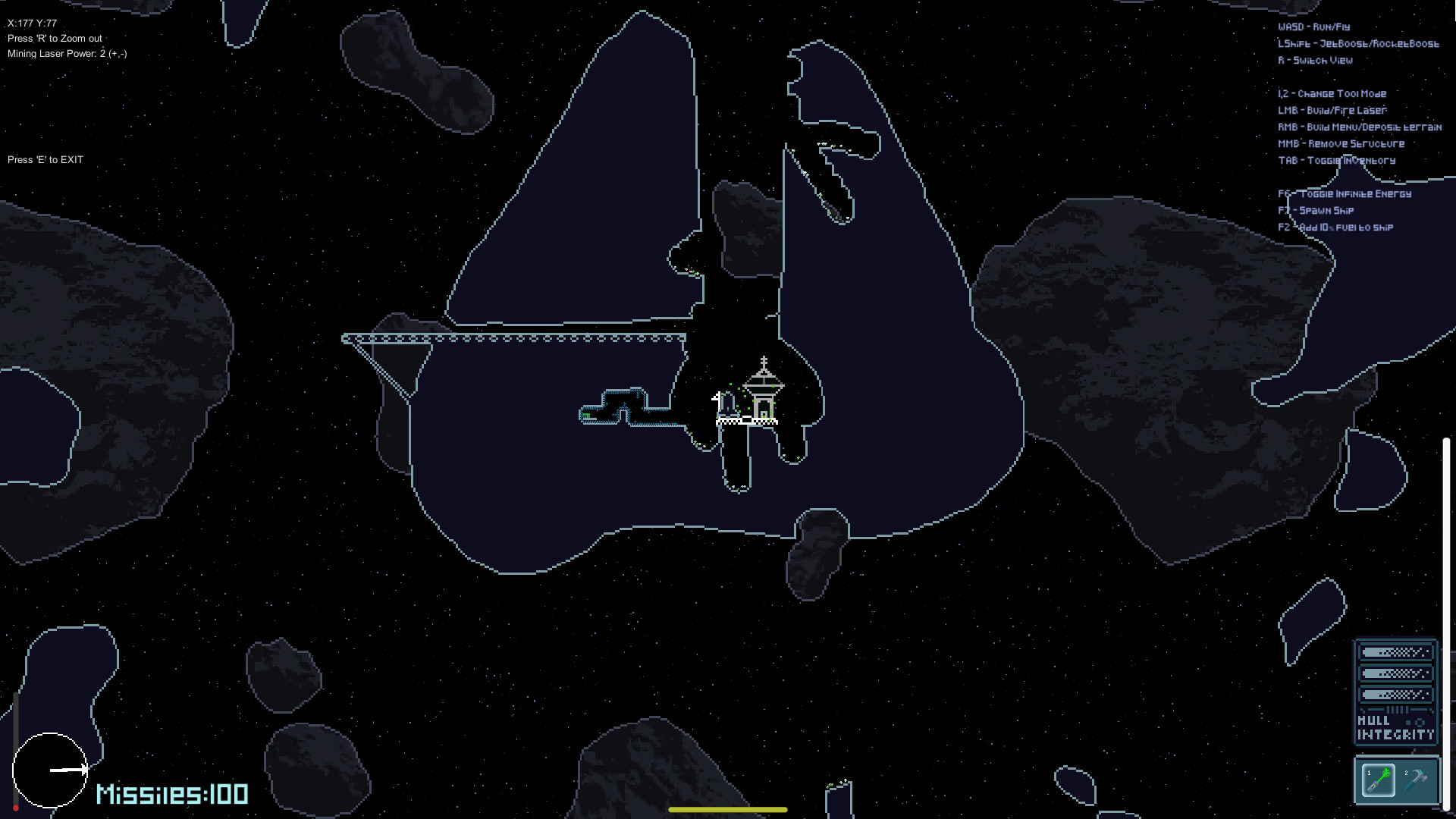Click the 'TAB - Toggle Inventory' hint text
This screenshot has width=1456, height=819.
point(1337,160)
